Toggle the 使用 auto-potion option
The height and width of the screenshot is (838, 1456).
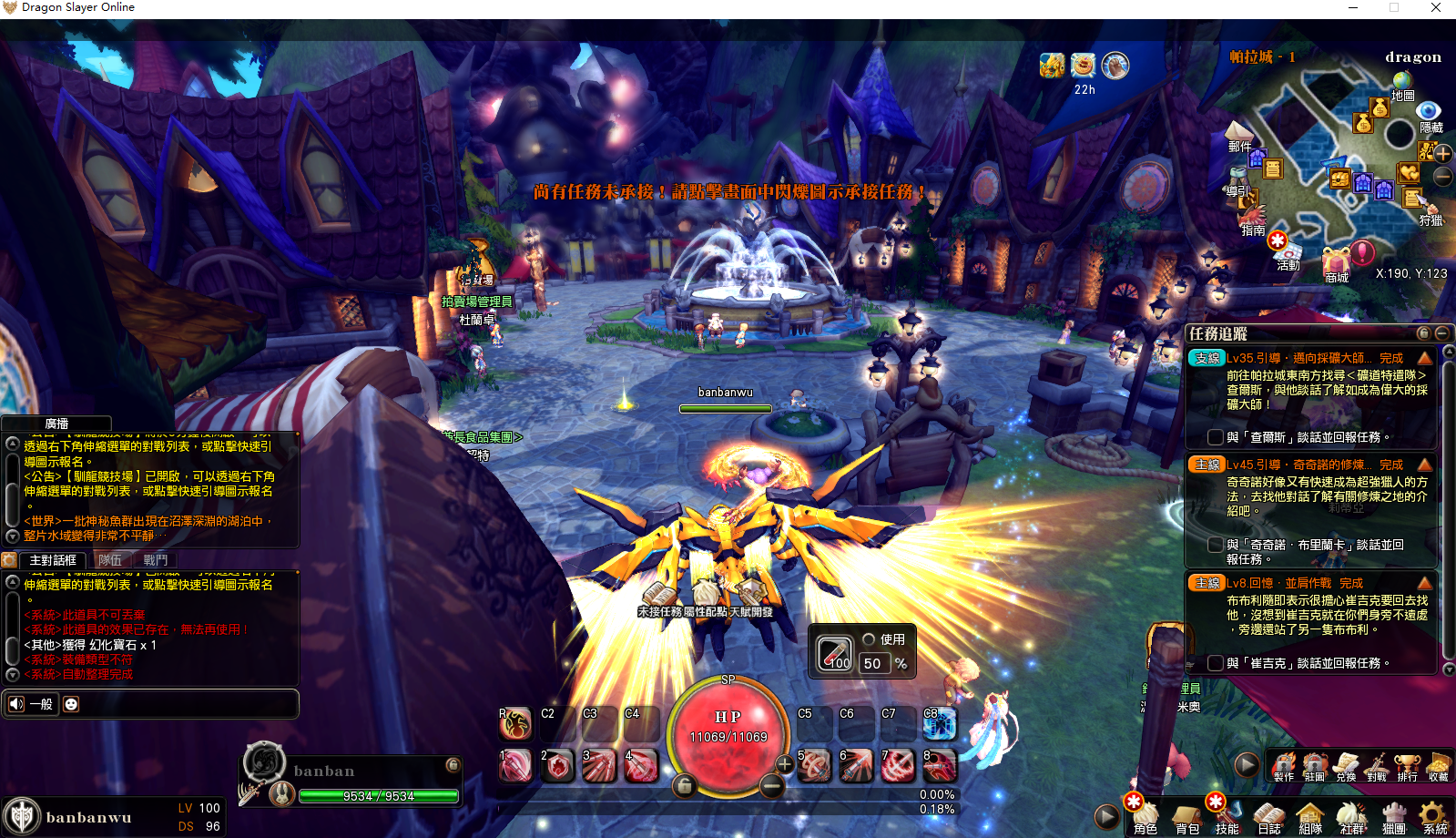point(869,639)
